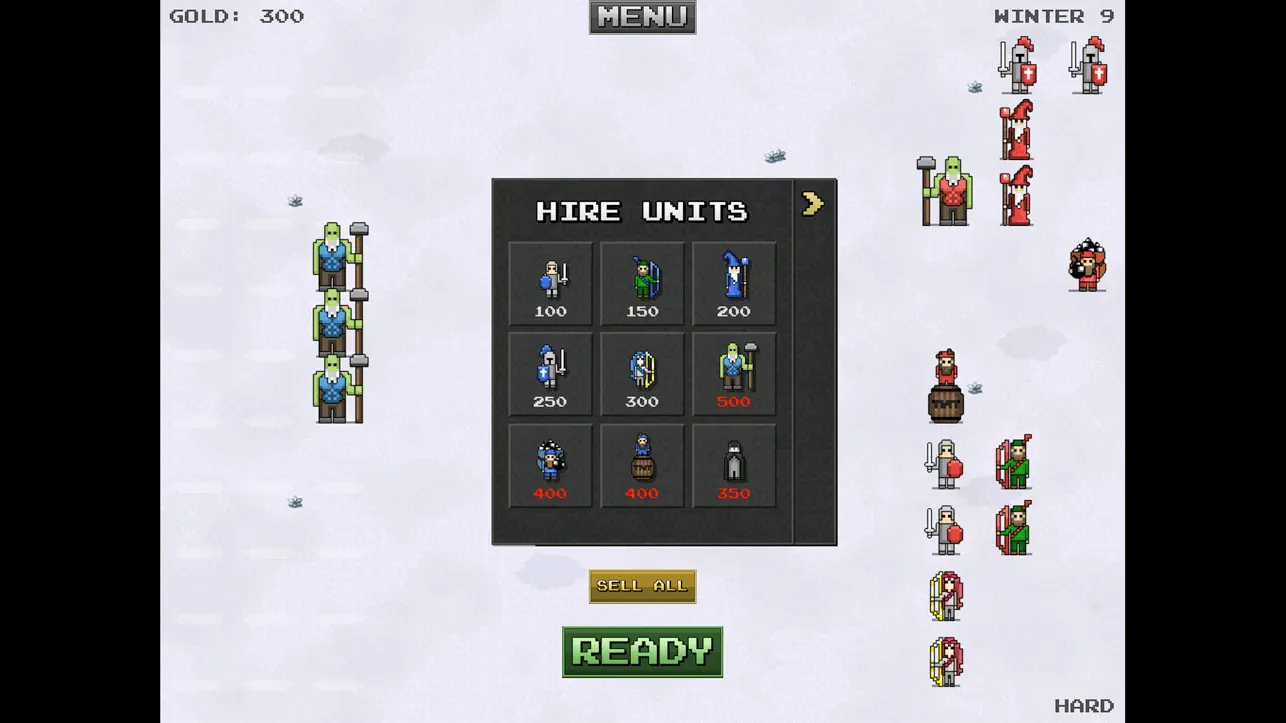Viewport: 1286px width, 723px height.
Task: Select the hammer ogre priced 500
Action: [733, 373]
